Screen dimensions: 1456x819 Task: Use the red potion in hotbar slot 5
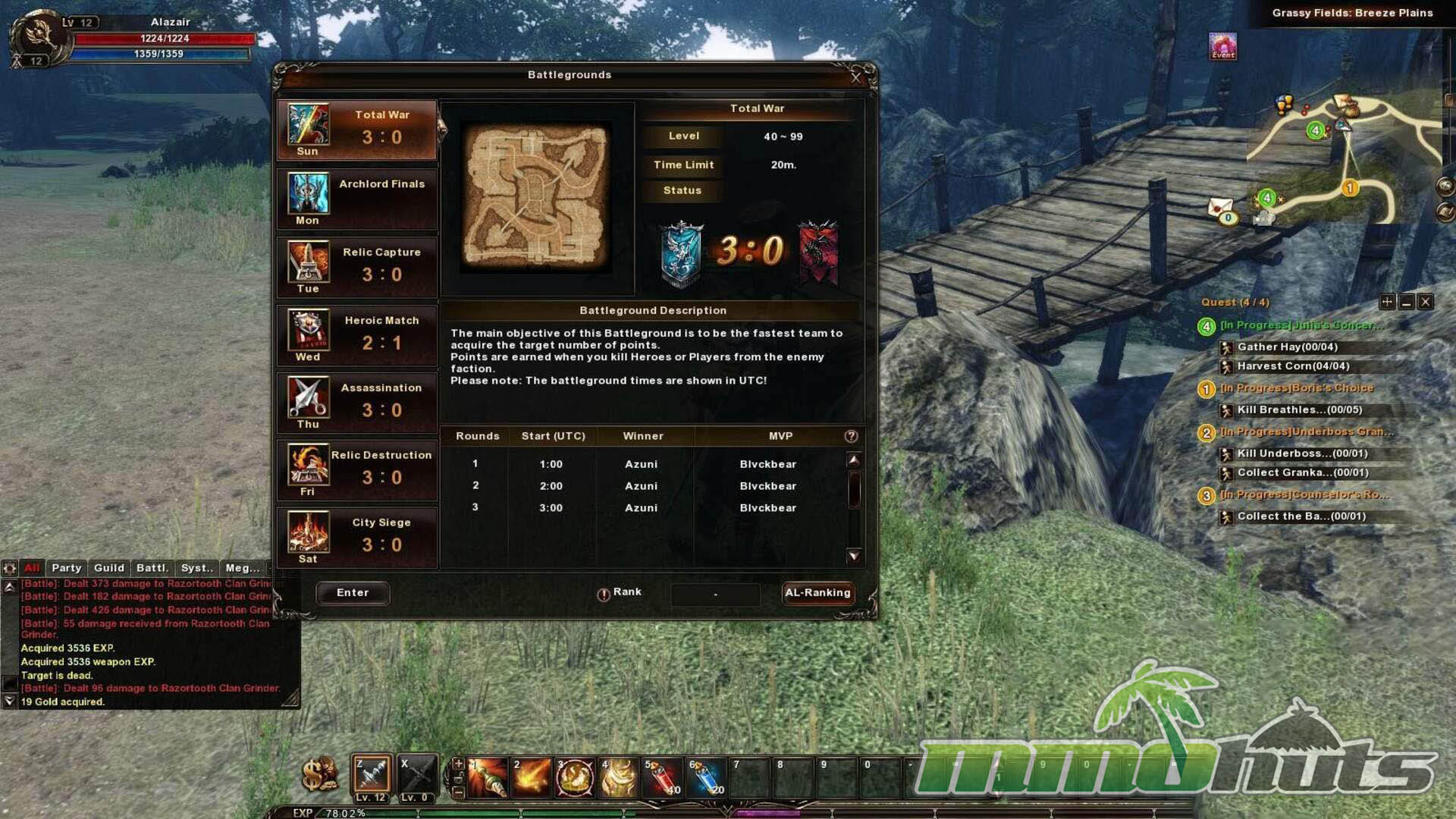point(663,777)
